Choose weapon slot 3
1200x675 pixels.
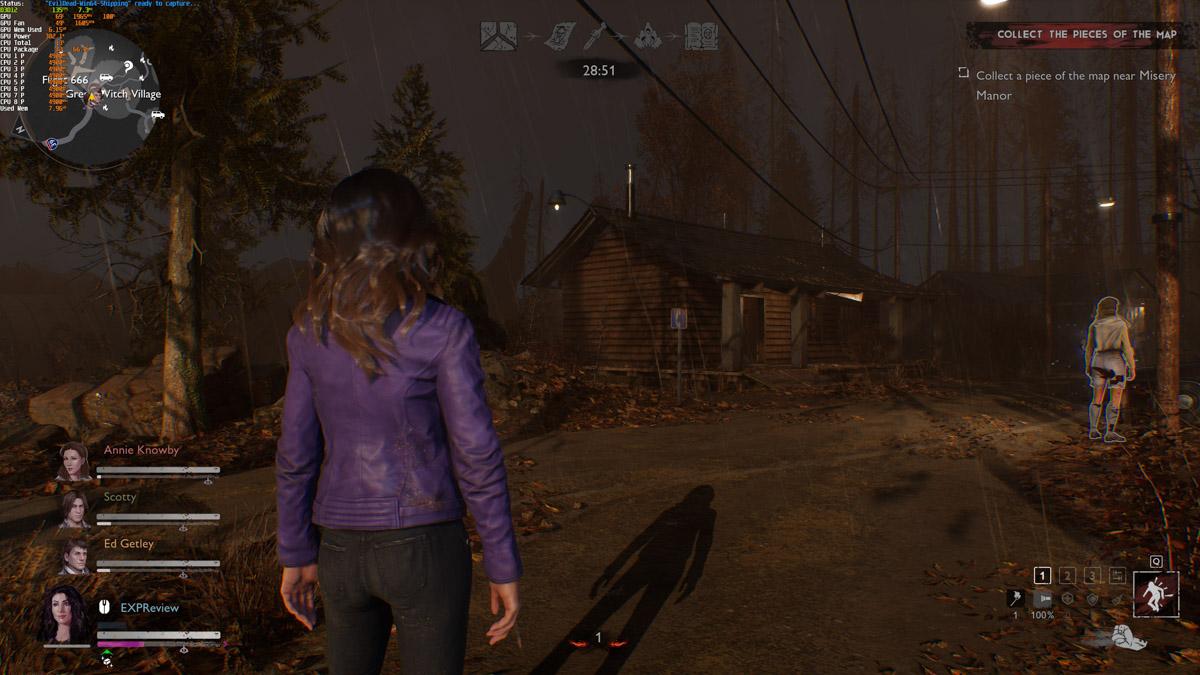pos(1092,575)
